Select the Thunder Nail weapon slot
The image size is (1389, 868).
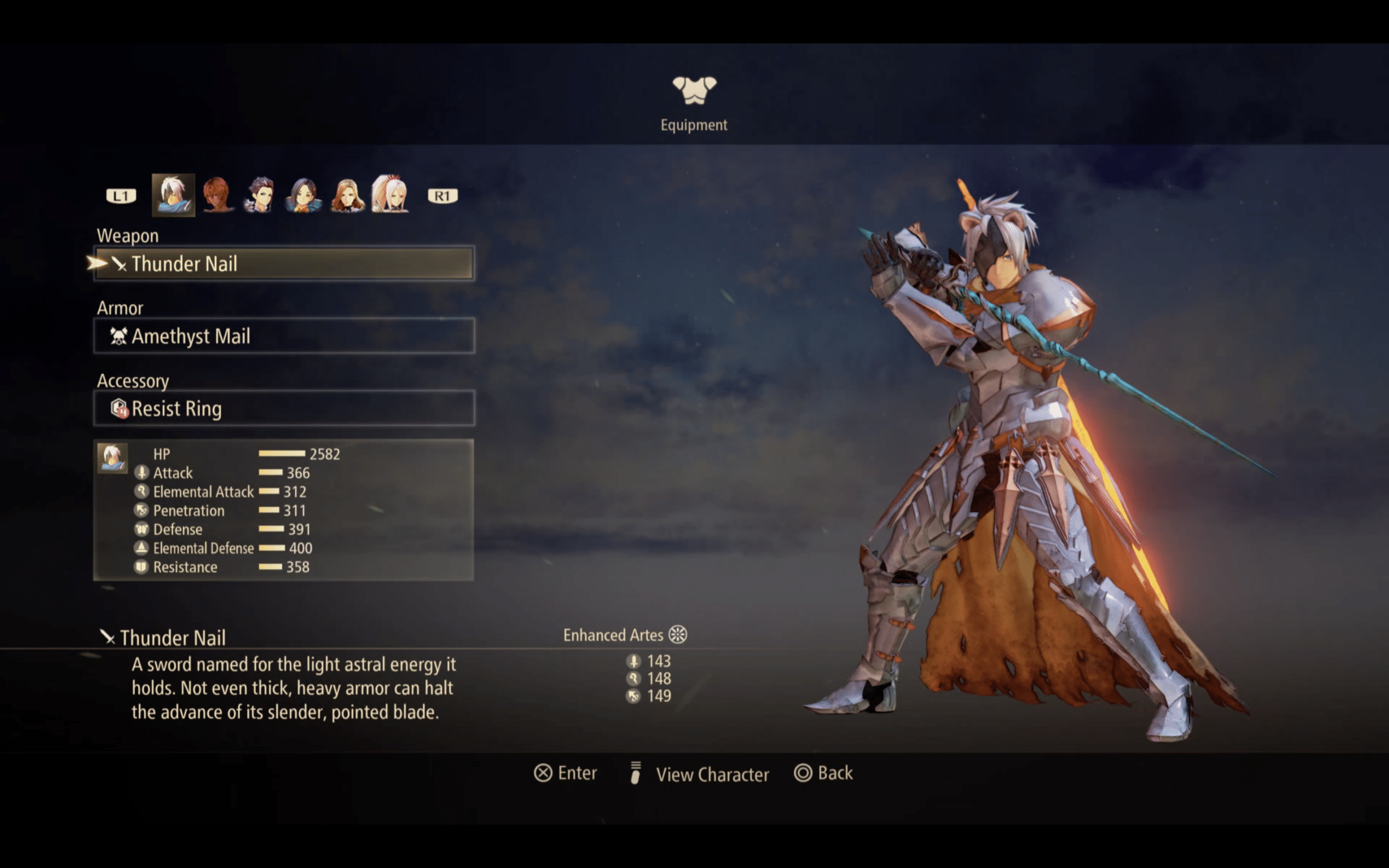[x=284, y=264]
